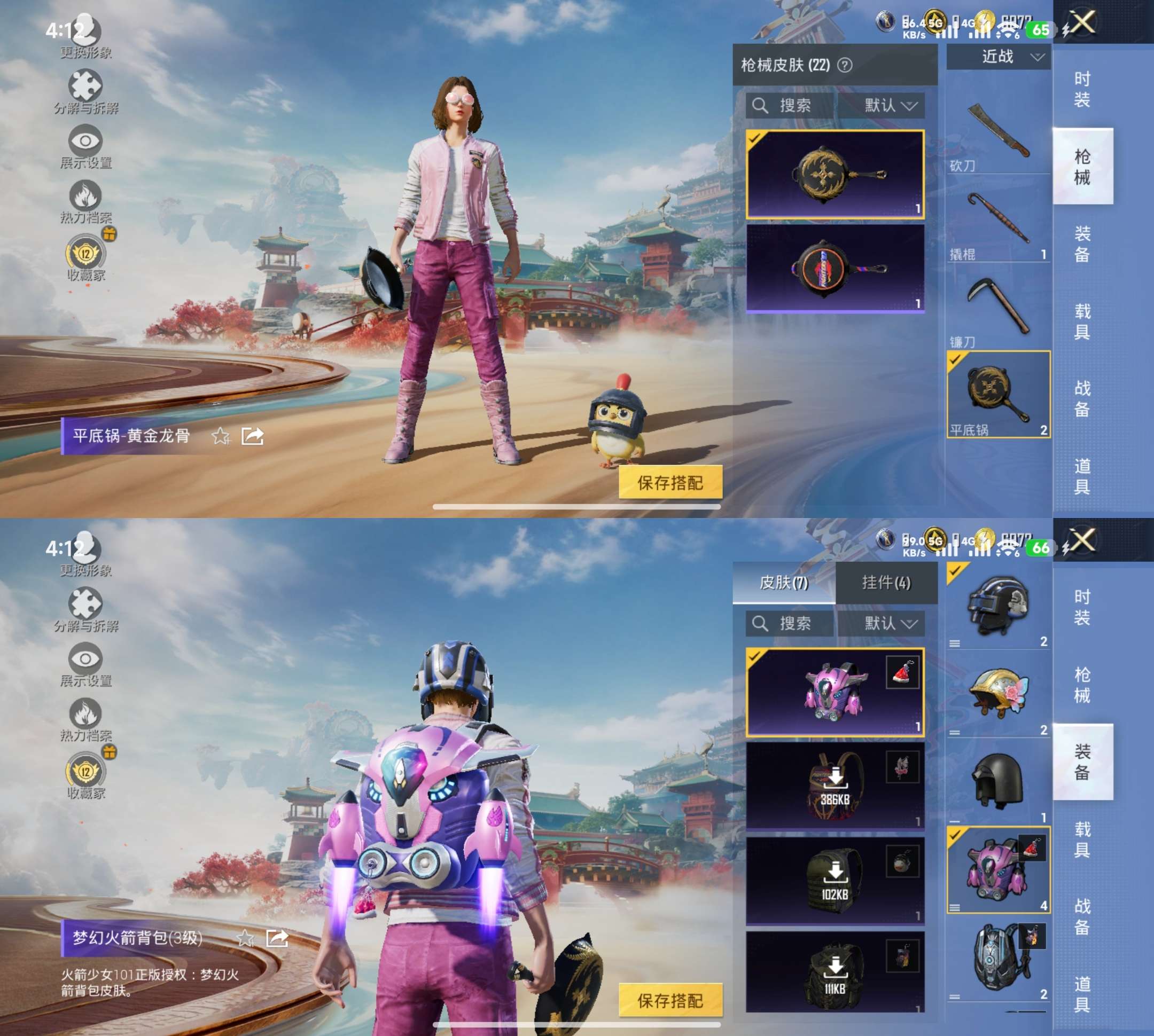Share the 梦幻火箭背包(3级) skin
Image resolution: width=1154 pixels, height=1036 pixels.
pos(277,938)
